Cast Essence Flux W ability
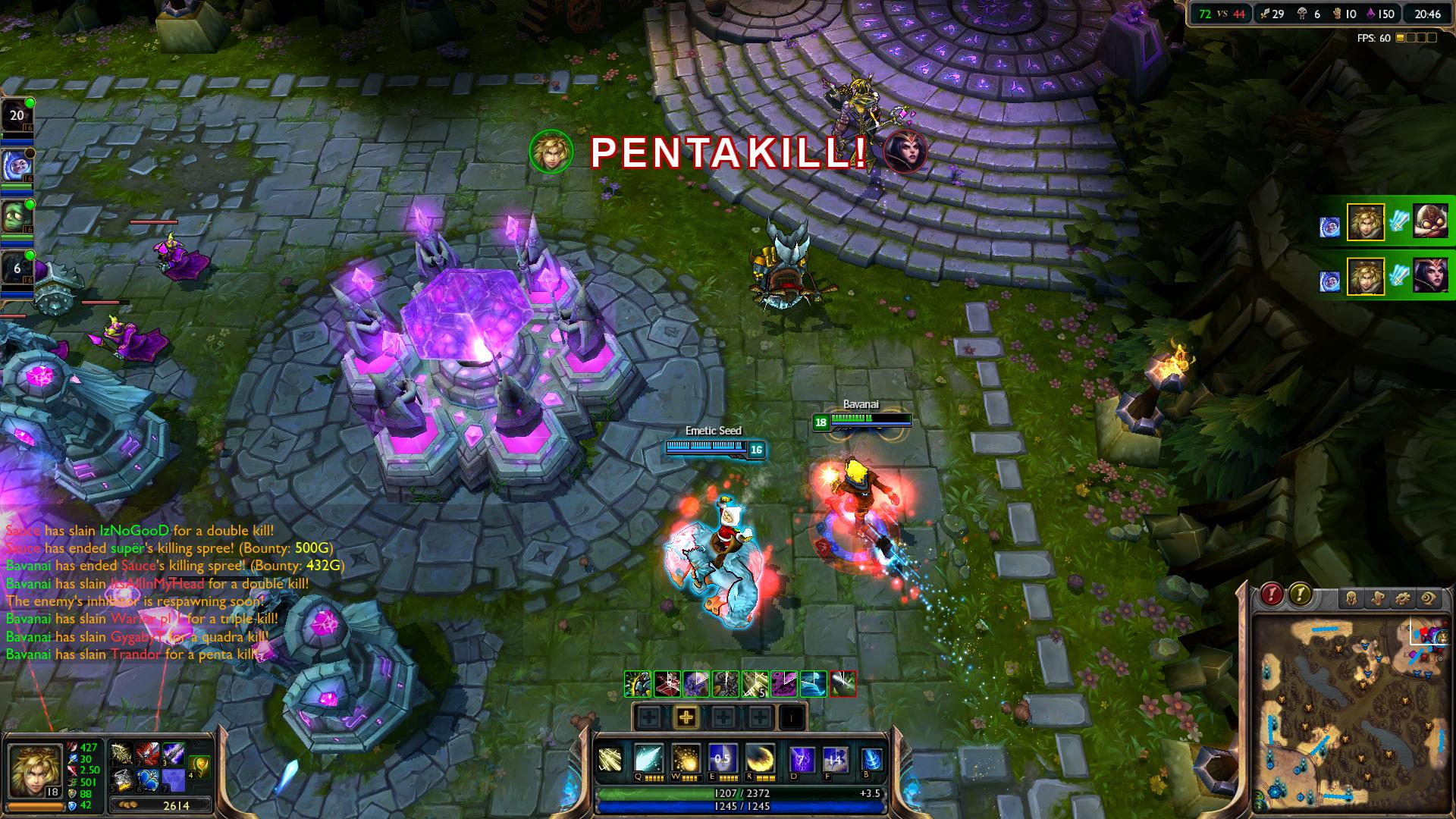The height and width of the screenshot is (819, 1456). (x=686, y=758)
